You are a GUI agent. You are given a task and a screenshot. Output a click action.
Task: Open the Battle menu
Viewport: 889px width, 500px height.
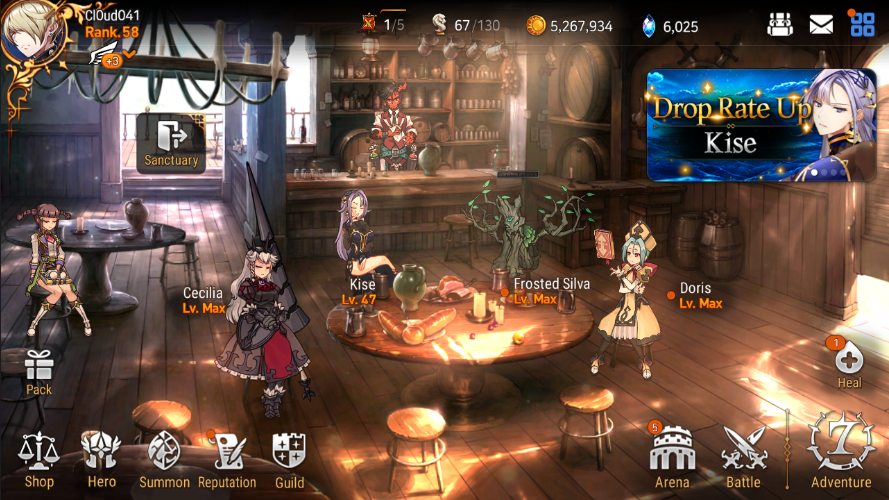(x=743, y=459)
